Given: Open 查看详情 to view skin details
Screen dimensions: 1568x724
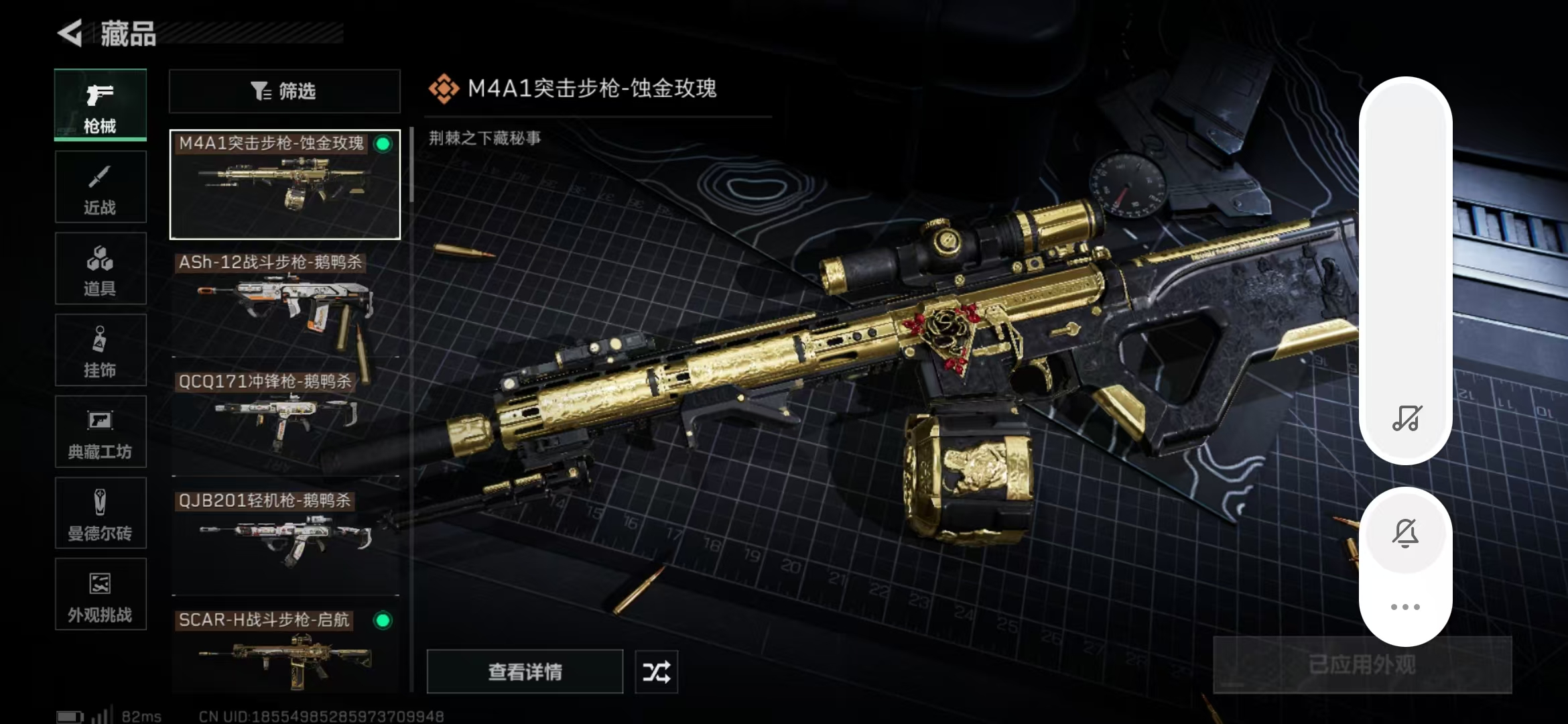Looking at the screenshot, I should (x=525, y=671).
